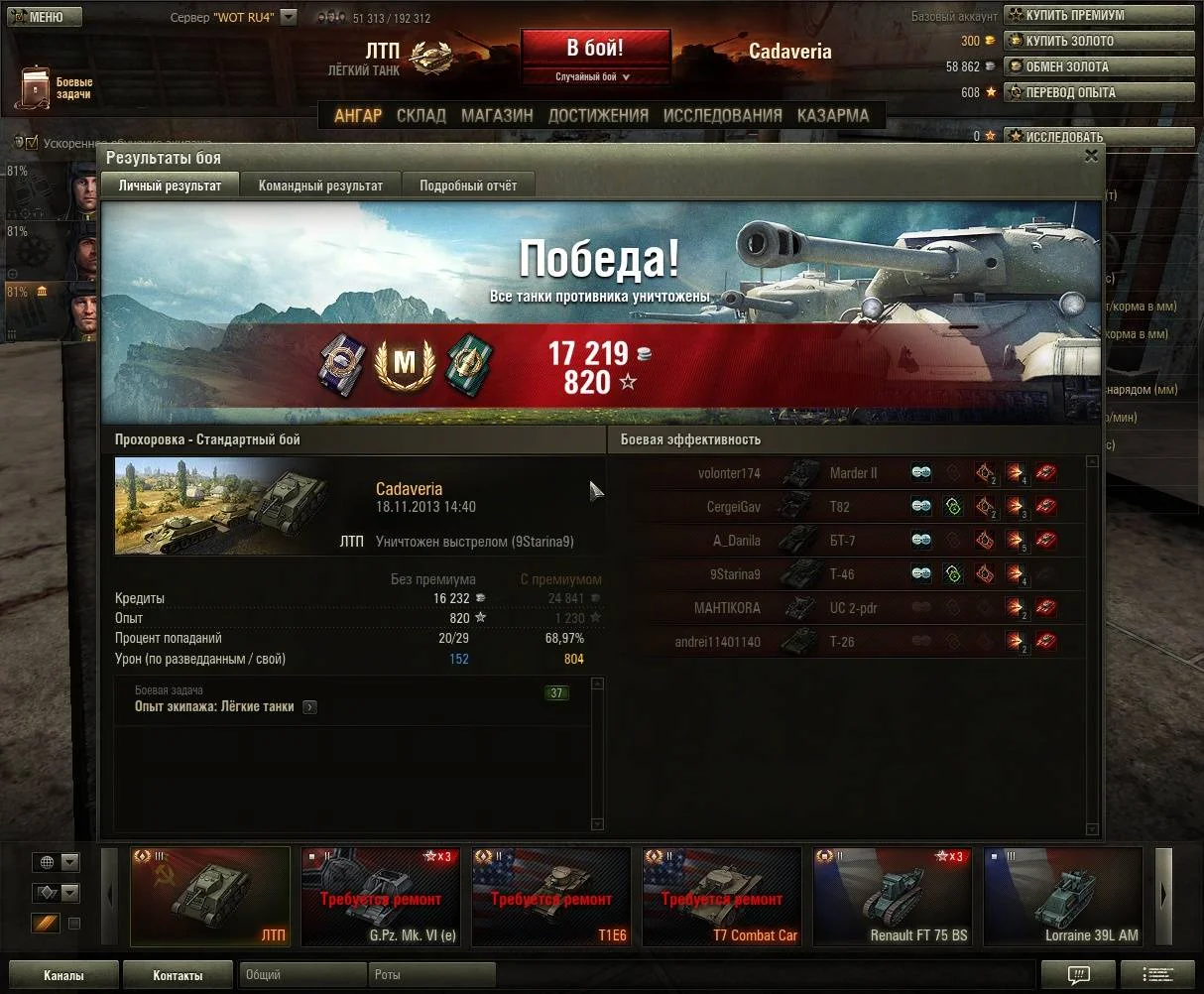Open the МЕНЮ button
1204x994 pixels.
37,17
